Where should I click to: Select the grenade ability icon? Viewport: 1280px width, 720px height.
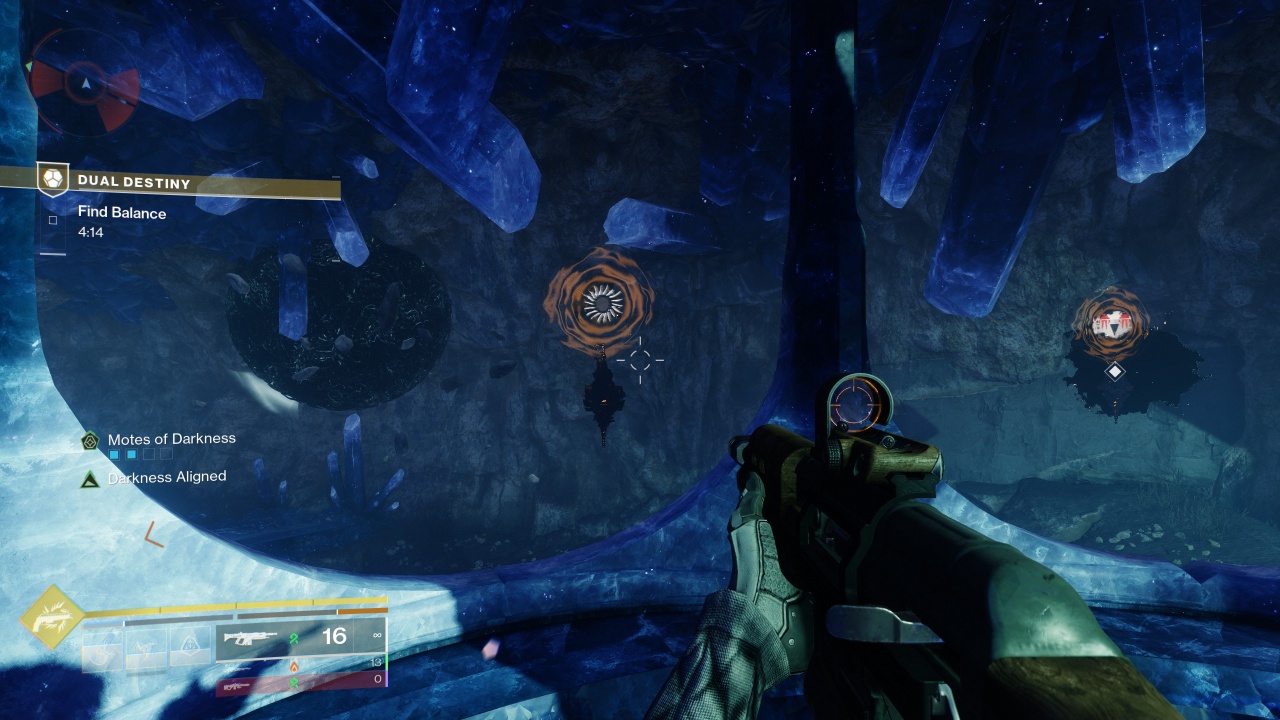102,648
